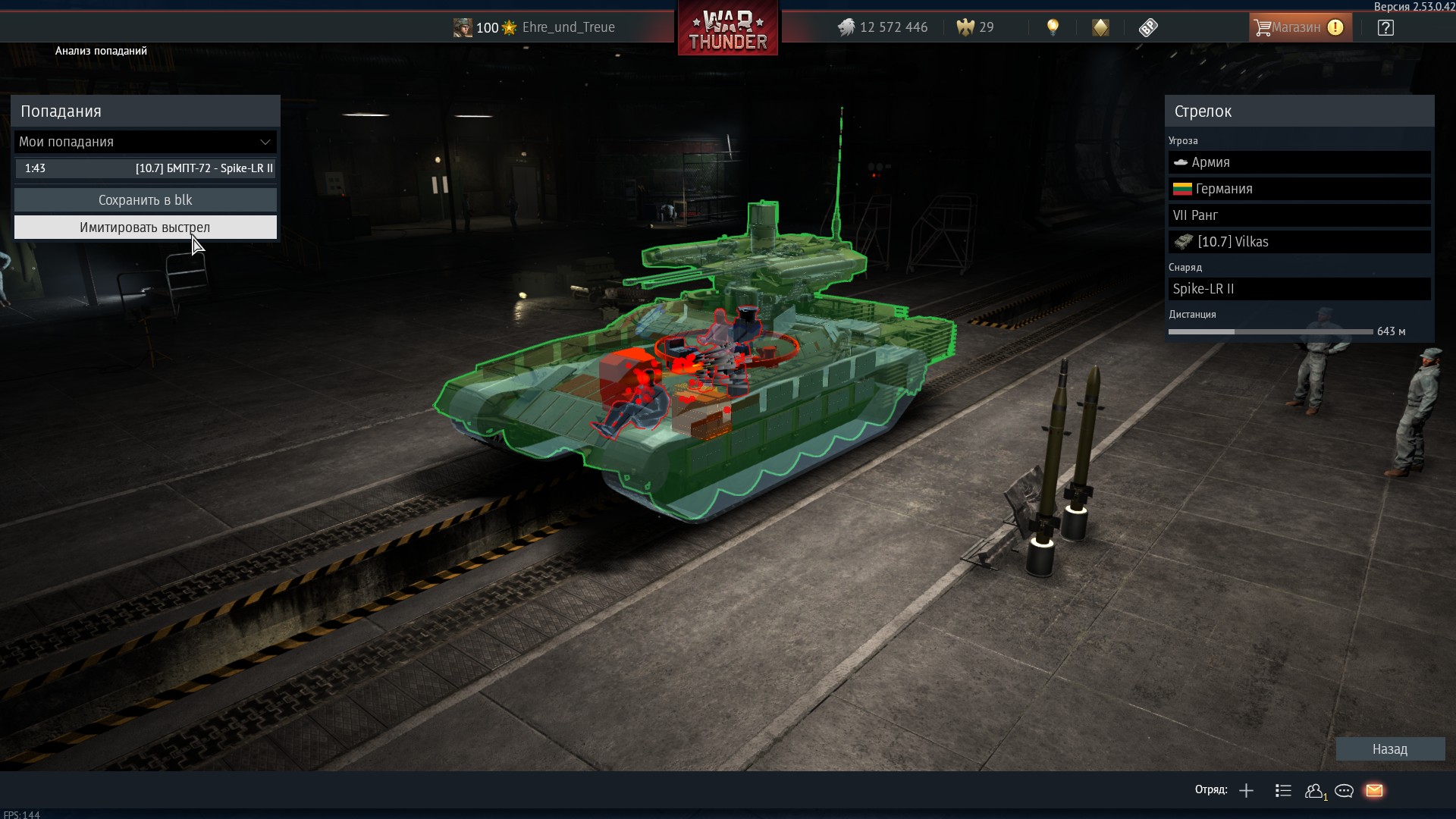The image size is (1456, 819).
Task: Open the Spike-LR II shell selector
Action: (x=1299, y=289)
